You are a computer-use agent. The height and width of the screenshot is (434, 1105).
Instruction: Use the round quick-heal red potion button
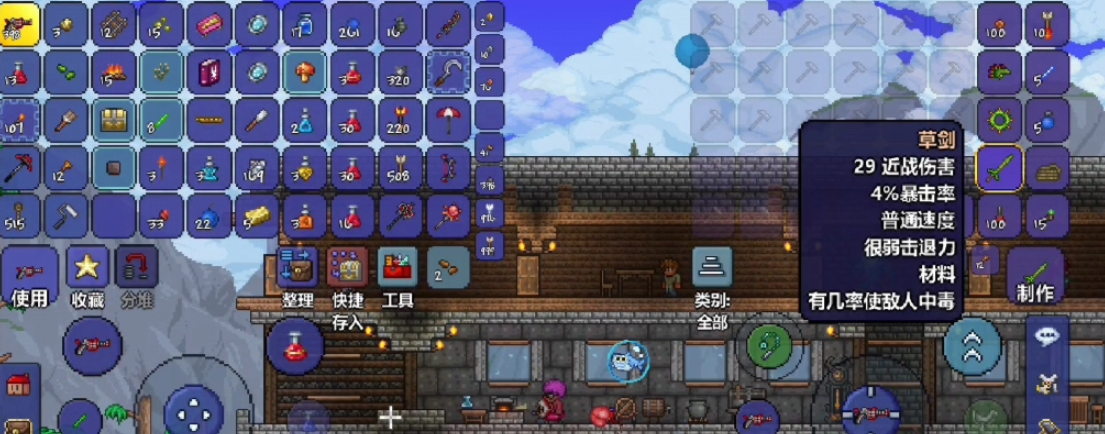294,344
